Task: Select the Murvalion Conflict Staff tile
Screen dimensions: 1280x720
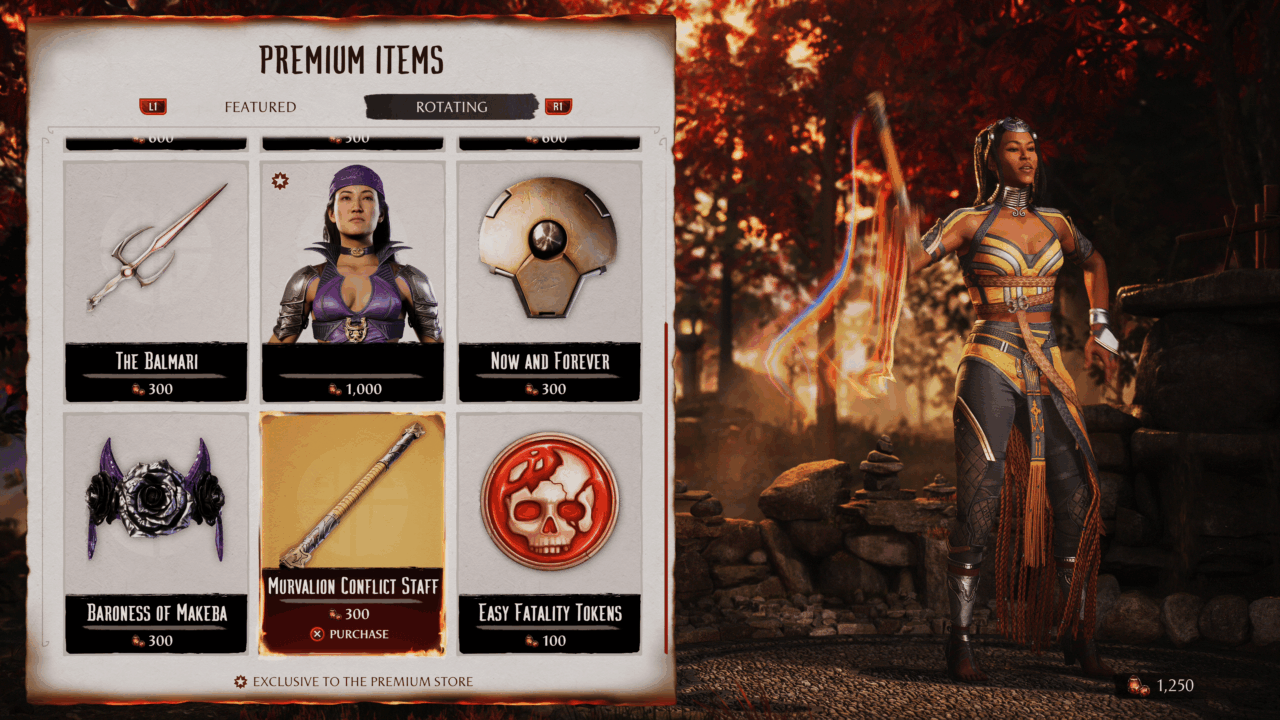Action: (352, 510)
